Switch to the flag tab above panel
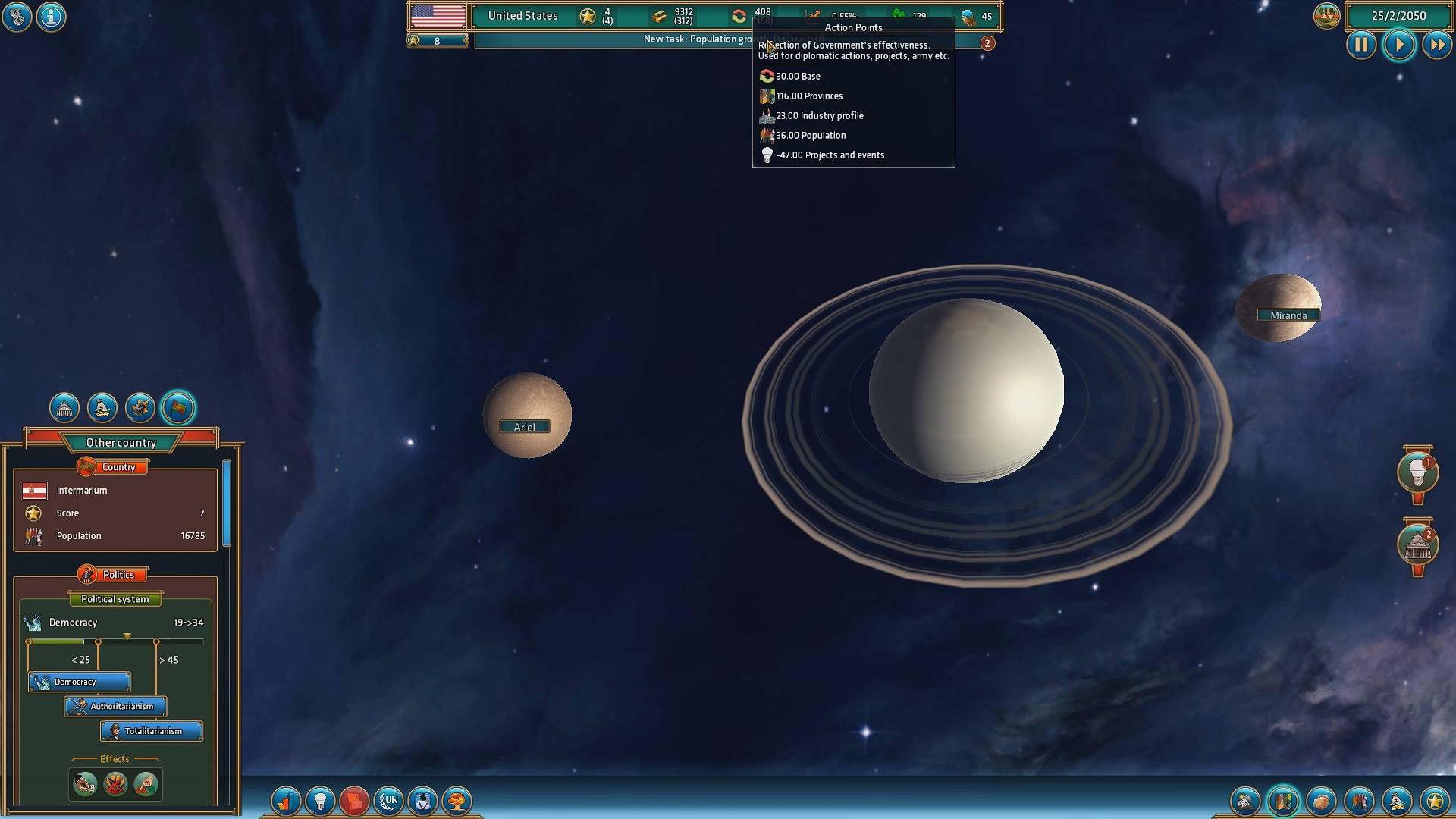This screenshot has height=819, width=1456. (x=178, y=408)
